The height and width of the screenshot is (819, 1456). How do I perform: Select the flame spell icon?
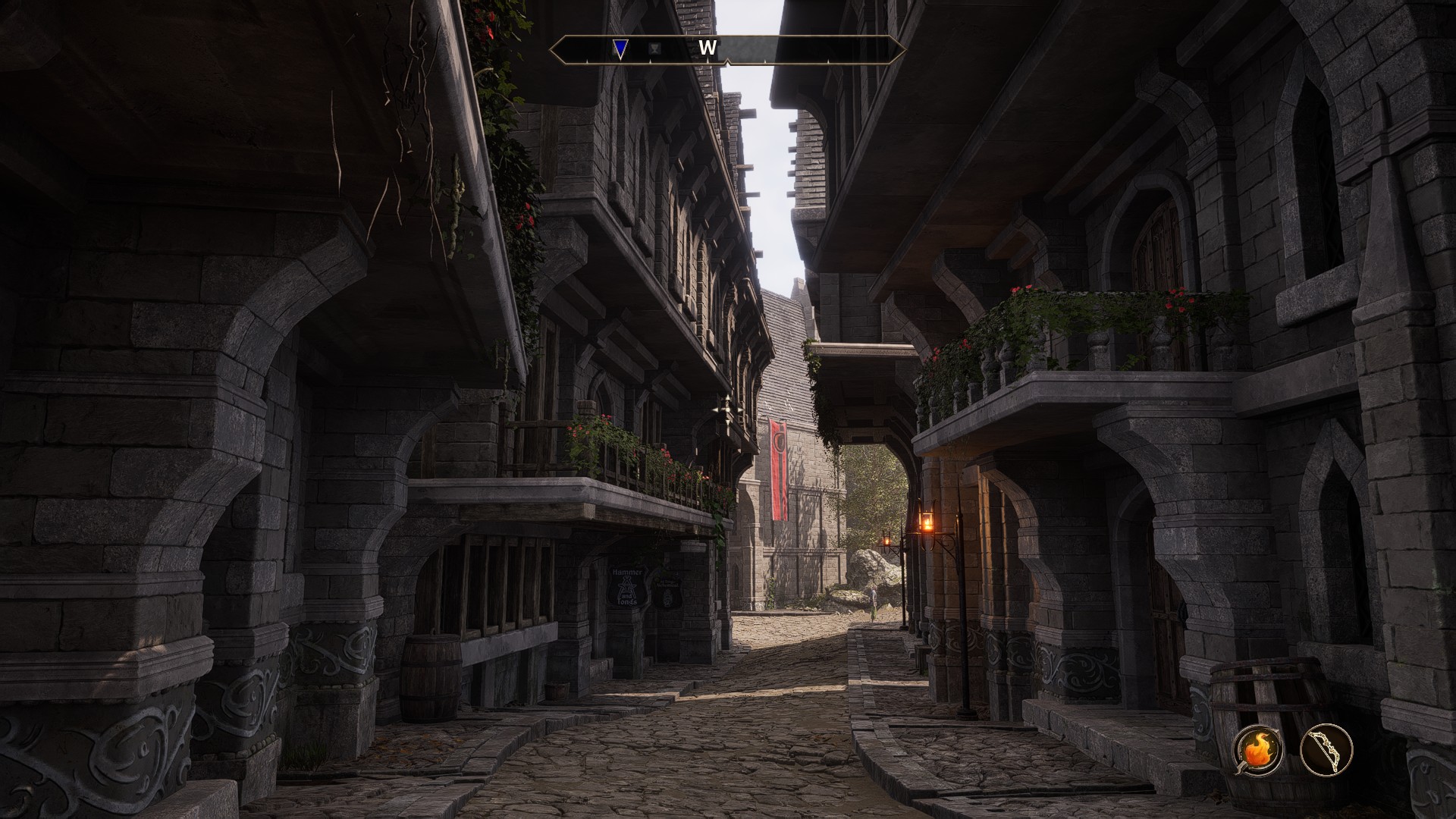[x=1258, y=750]
